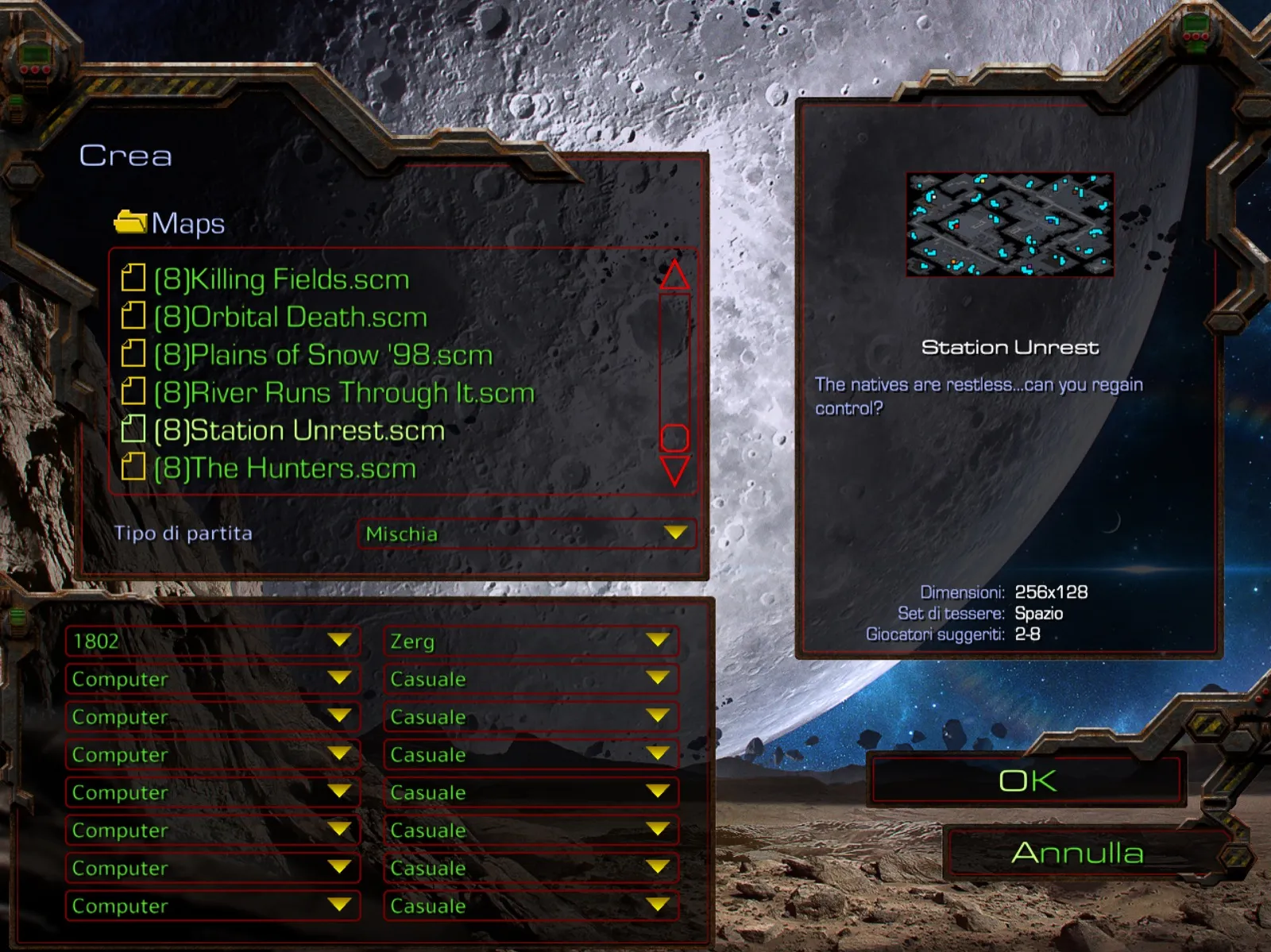Click the file icon beside (8)The Hunters.scm
The width and height of the screenshot is (1271, 952).
pyautogui.click(x=133, y=468)
